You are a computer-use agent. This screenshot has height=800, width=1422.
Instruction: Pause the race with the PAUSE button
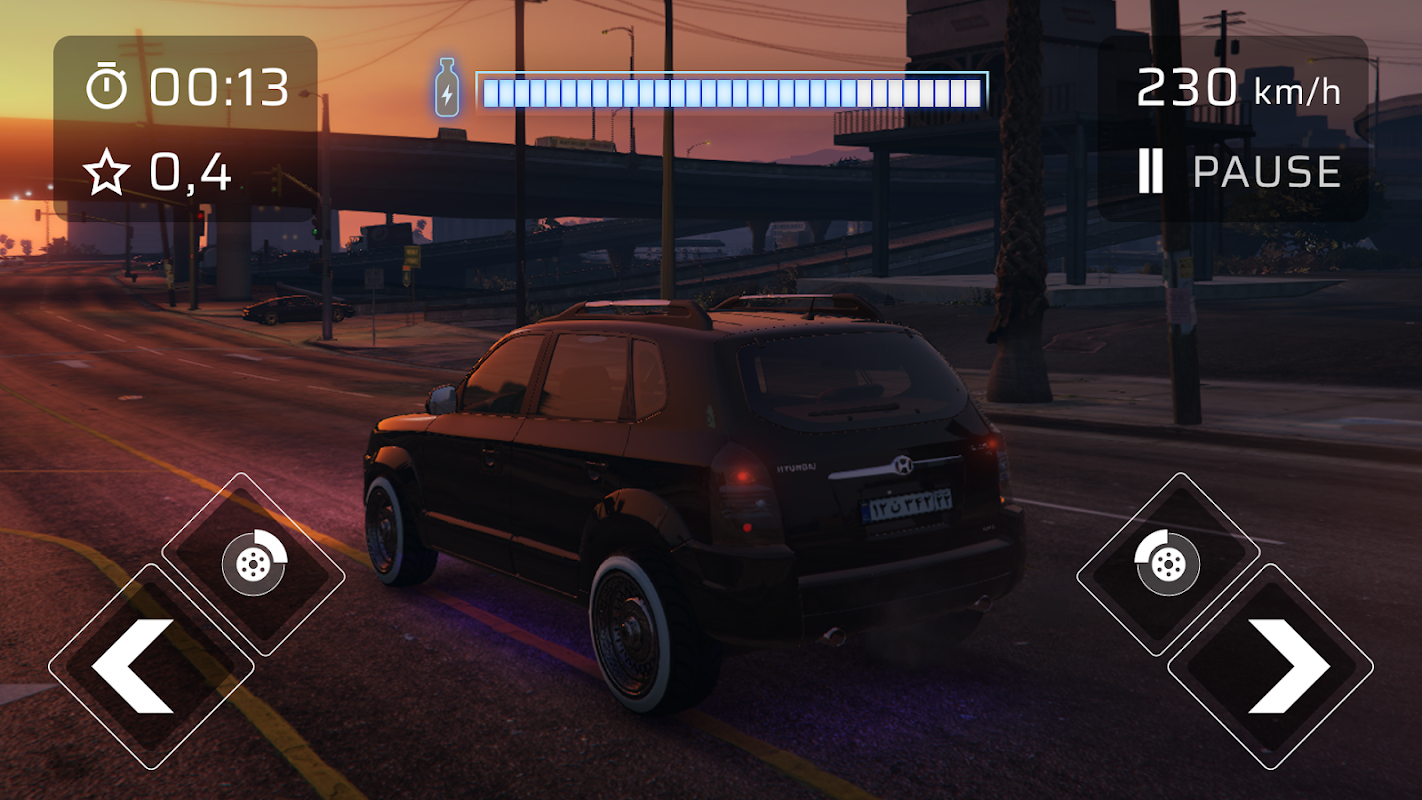(x=1240, y=173)
